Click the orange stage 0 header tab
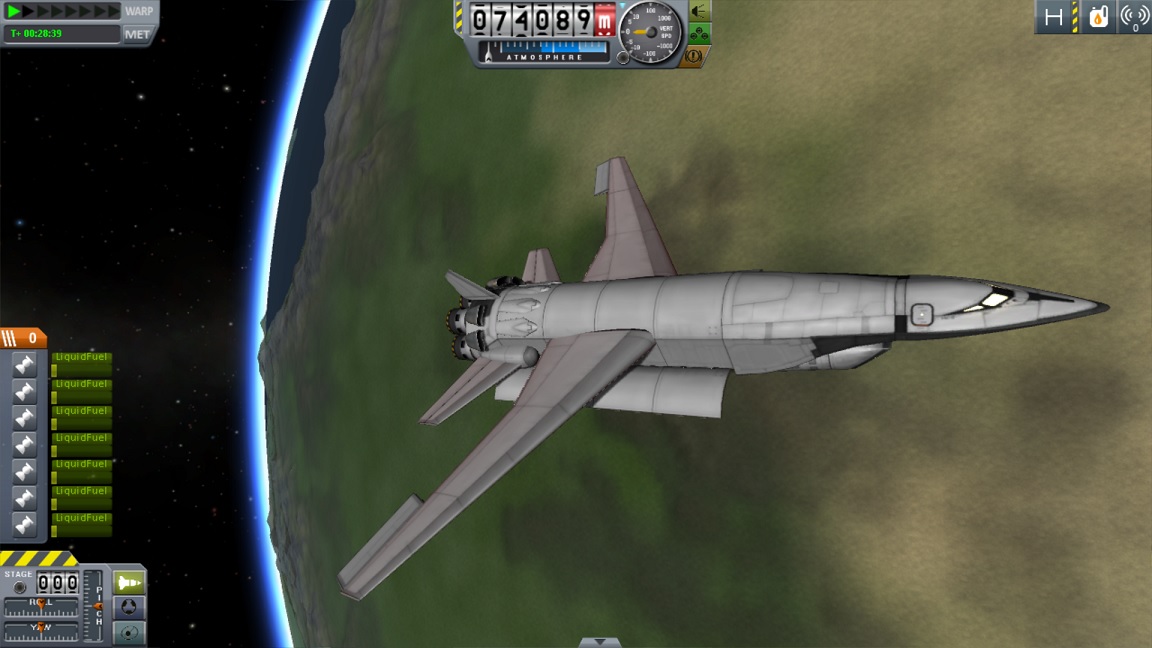 [23, 339]
